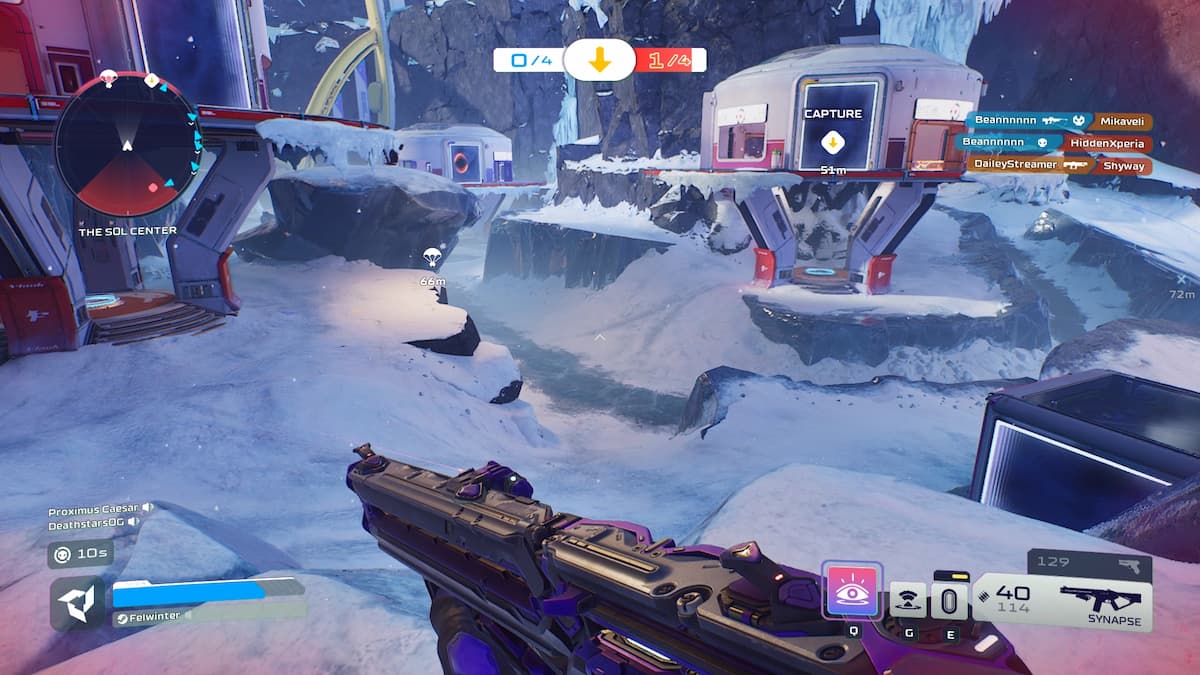Screen dimensions: 1200x675
Task: Click the Felwinter player name tag
Action: tap(152, 617)
